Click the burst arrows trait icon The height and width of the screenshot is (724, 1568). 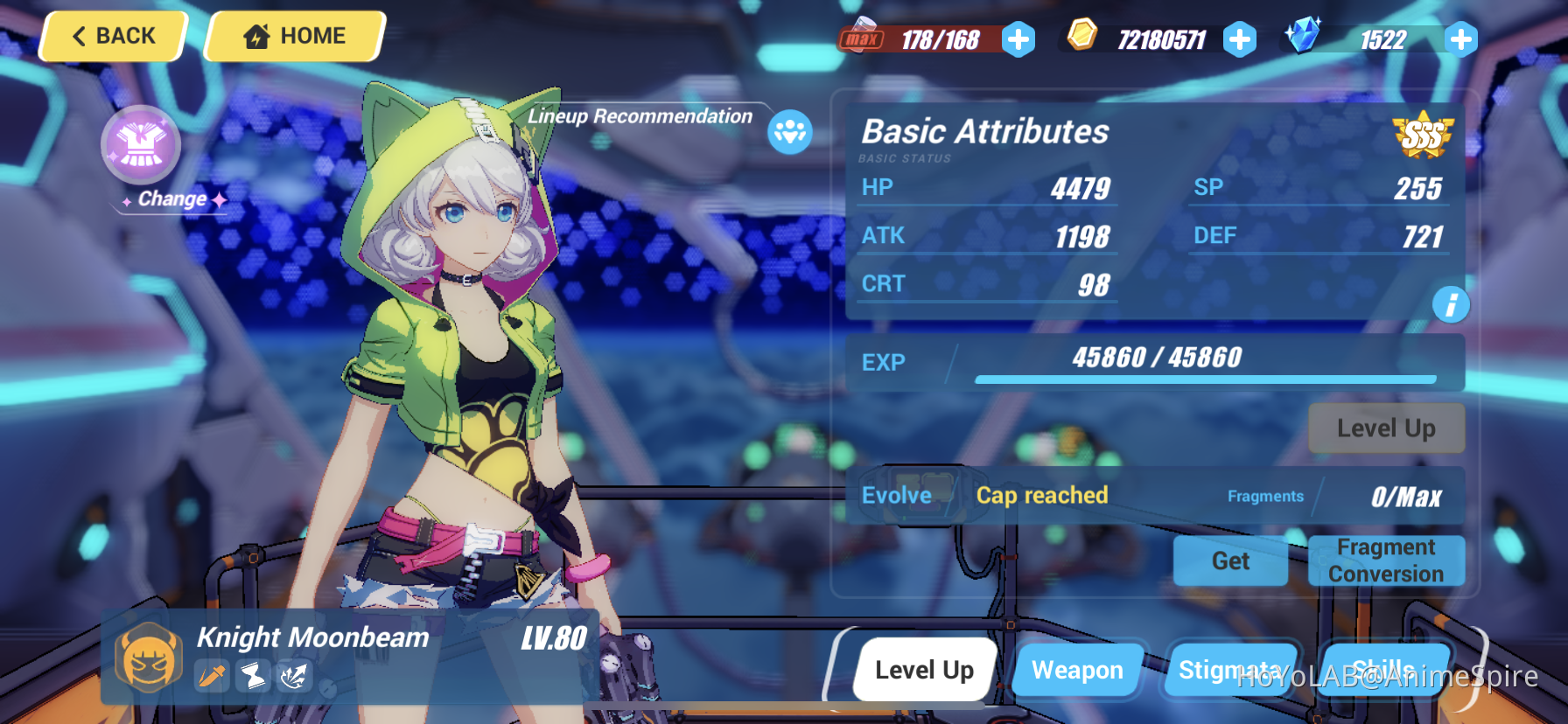(x=295, y=676)
